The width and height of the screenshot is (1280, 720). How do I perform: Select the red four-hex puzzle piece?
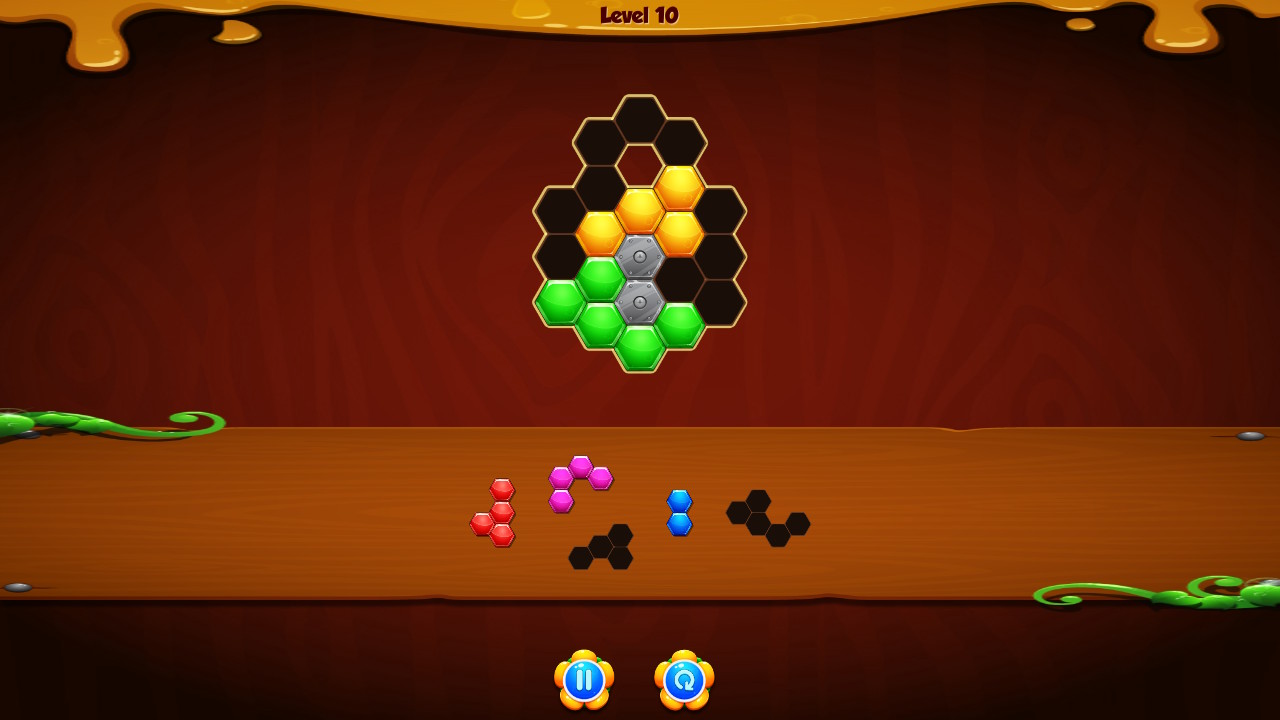497,512
